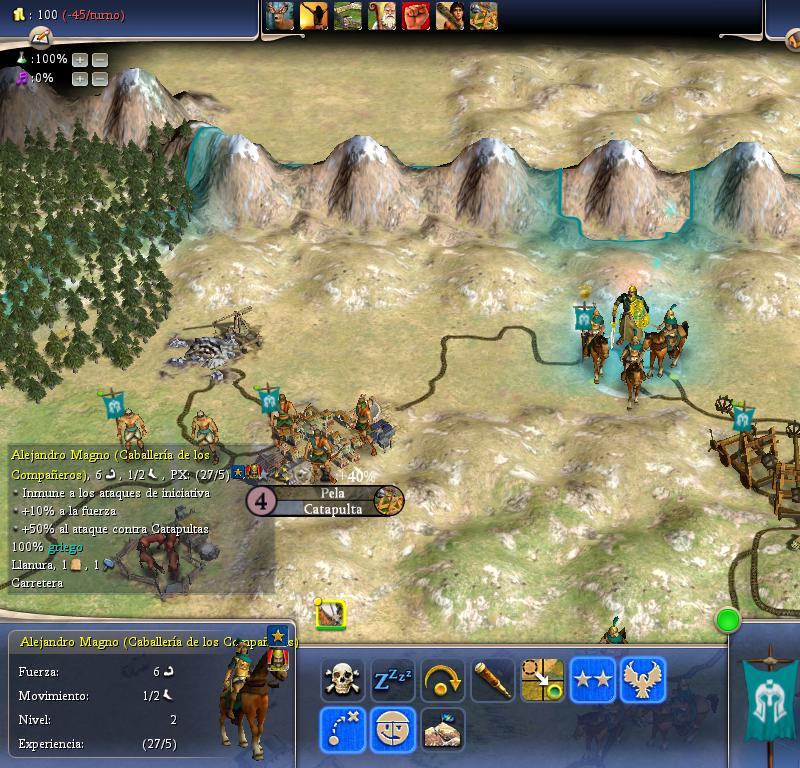
Task: Delete unit with the skull icon
Action: 341,680
